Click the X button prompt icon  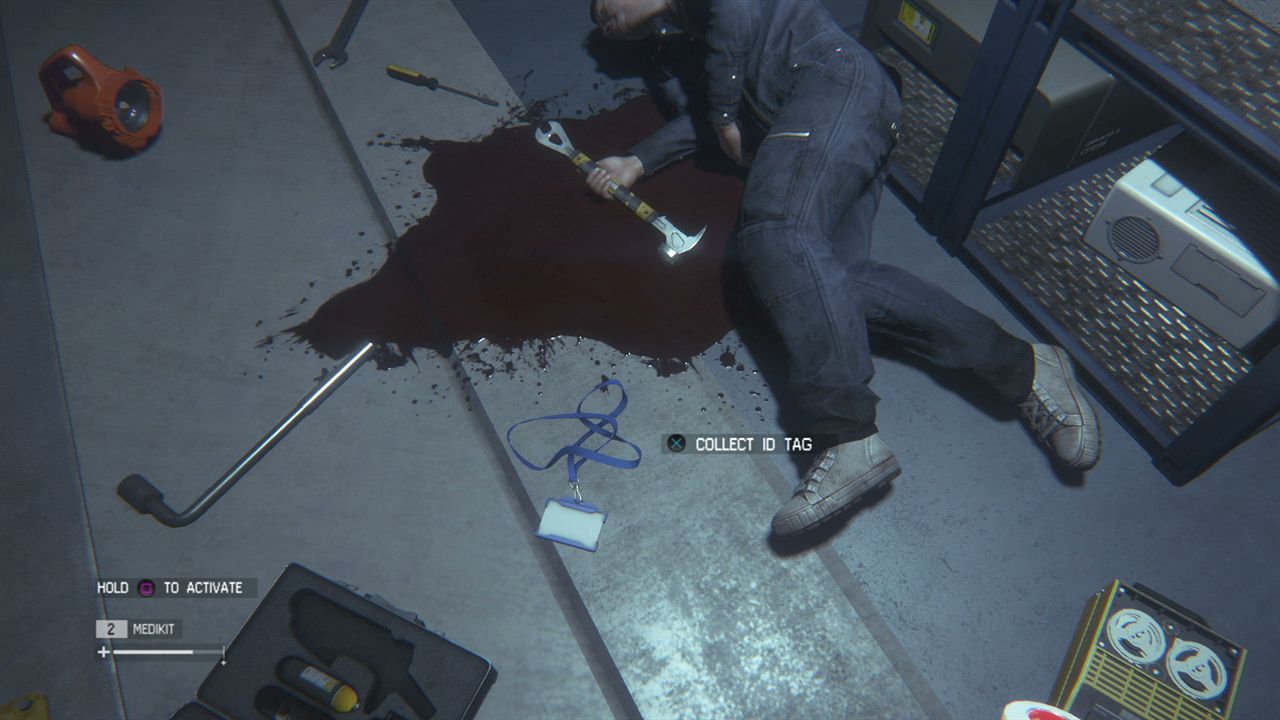point(675,444)
